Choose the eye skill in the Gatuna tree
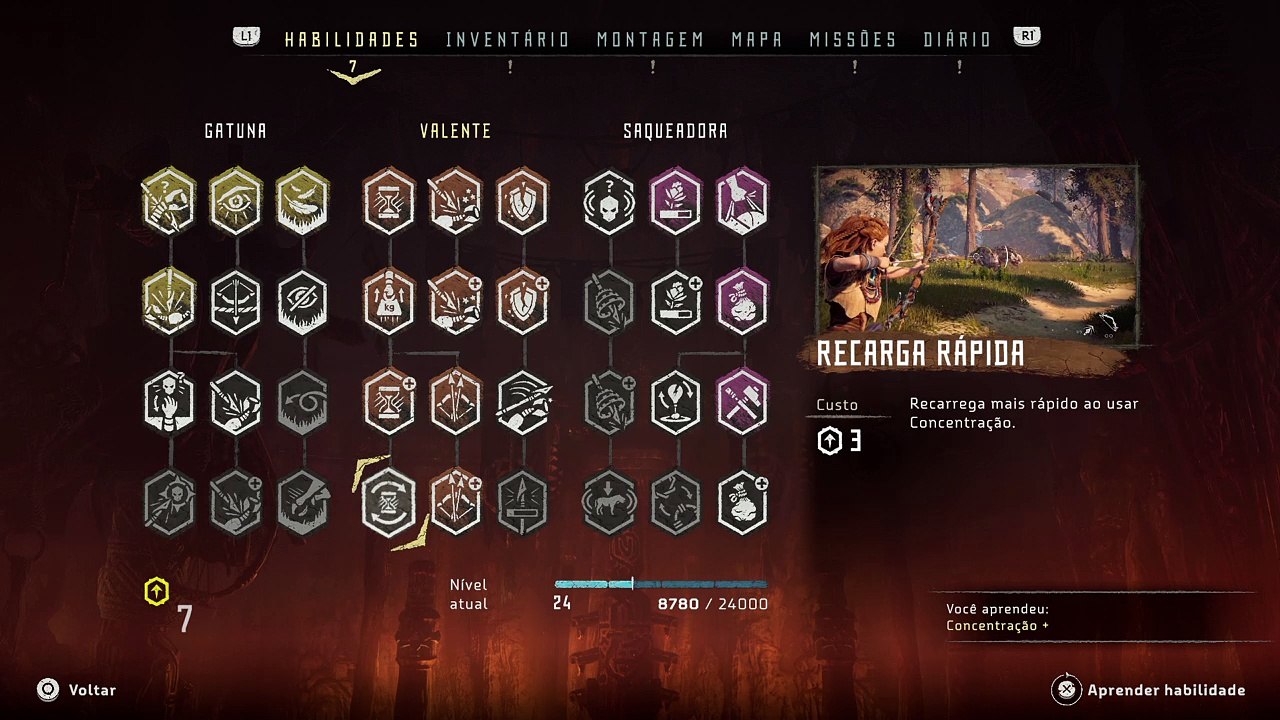Viewport: 1280px width, 720px height. click(x=236, y=202)
